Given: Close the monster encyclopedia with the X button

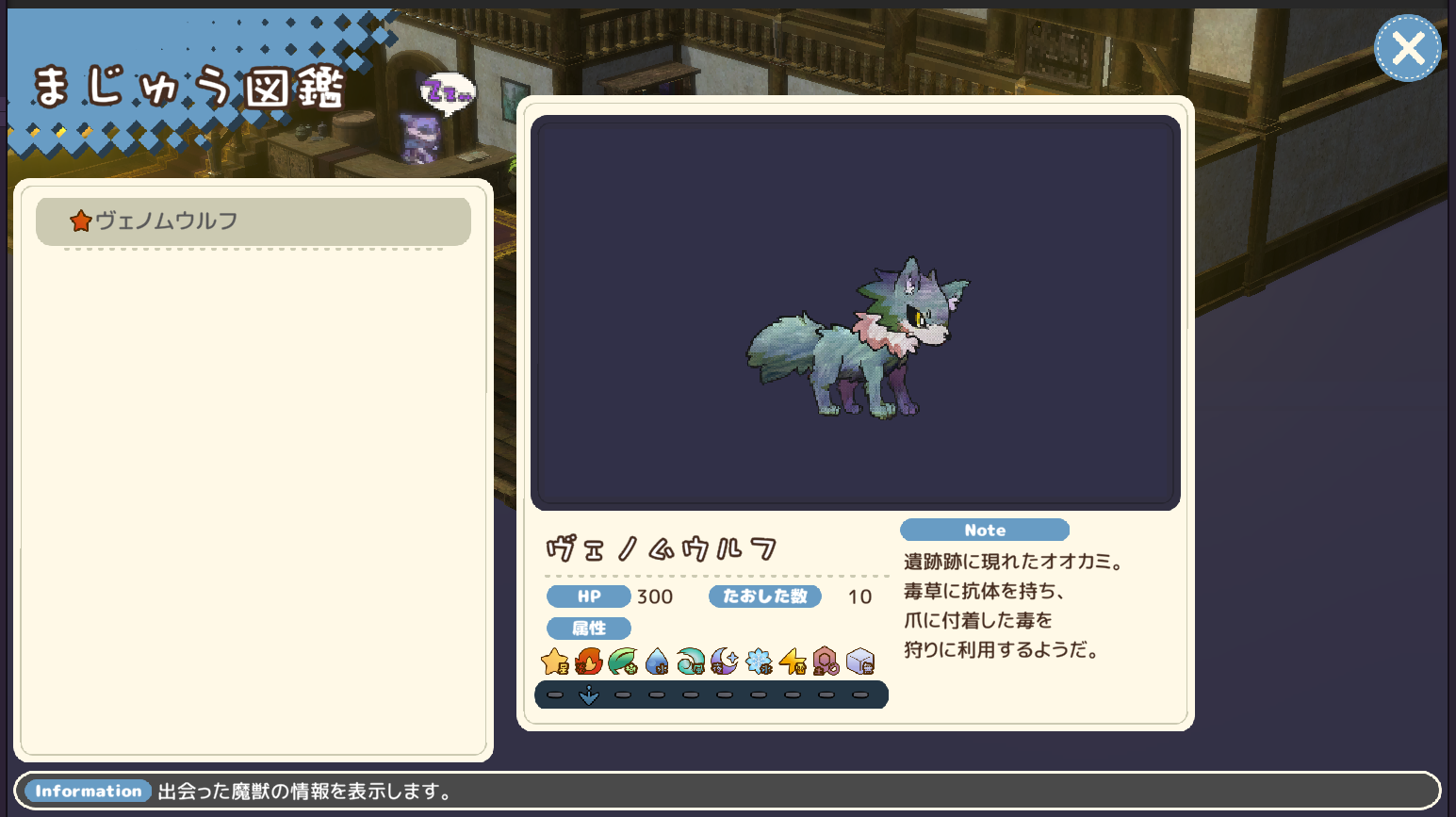Looking at the screenshot, I should click(1407, 48).
